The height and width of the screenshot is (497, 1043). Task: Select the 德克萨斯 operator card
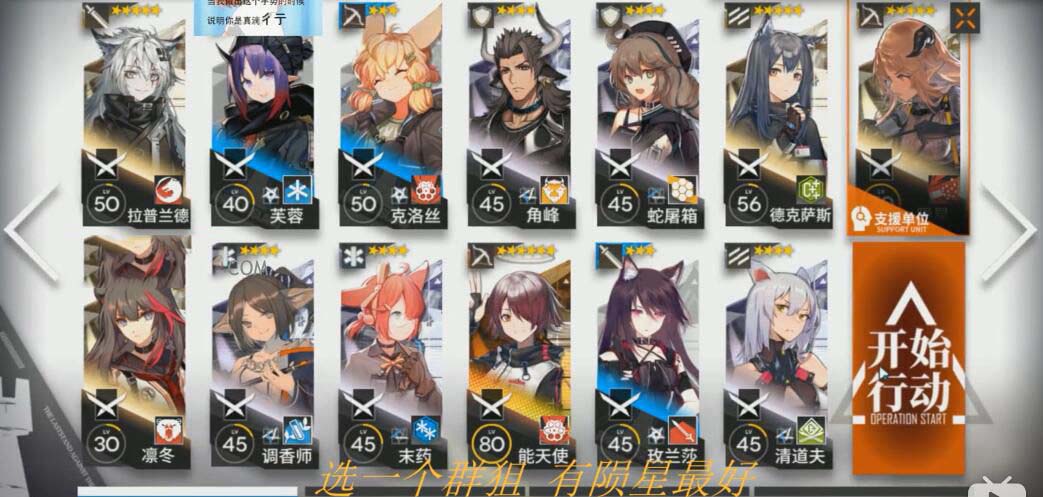778,115
